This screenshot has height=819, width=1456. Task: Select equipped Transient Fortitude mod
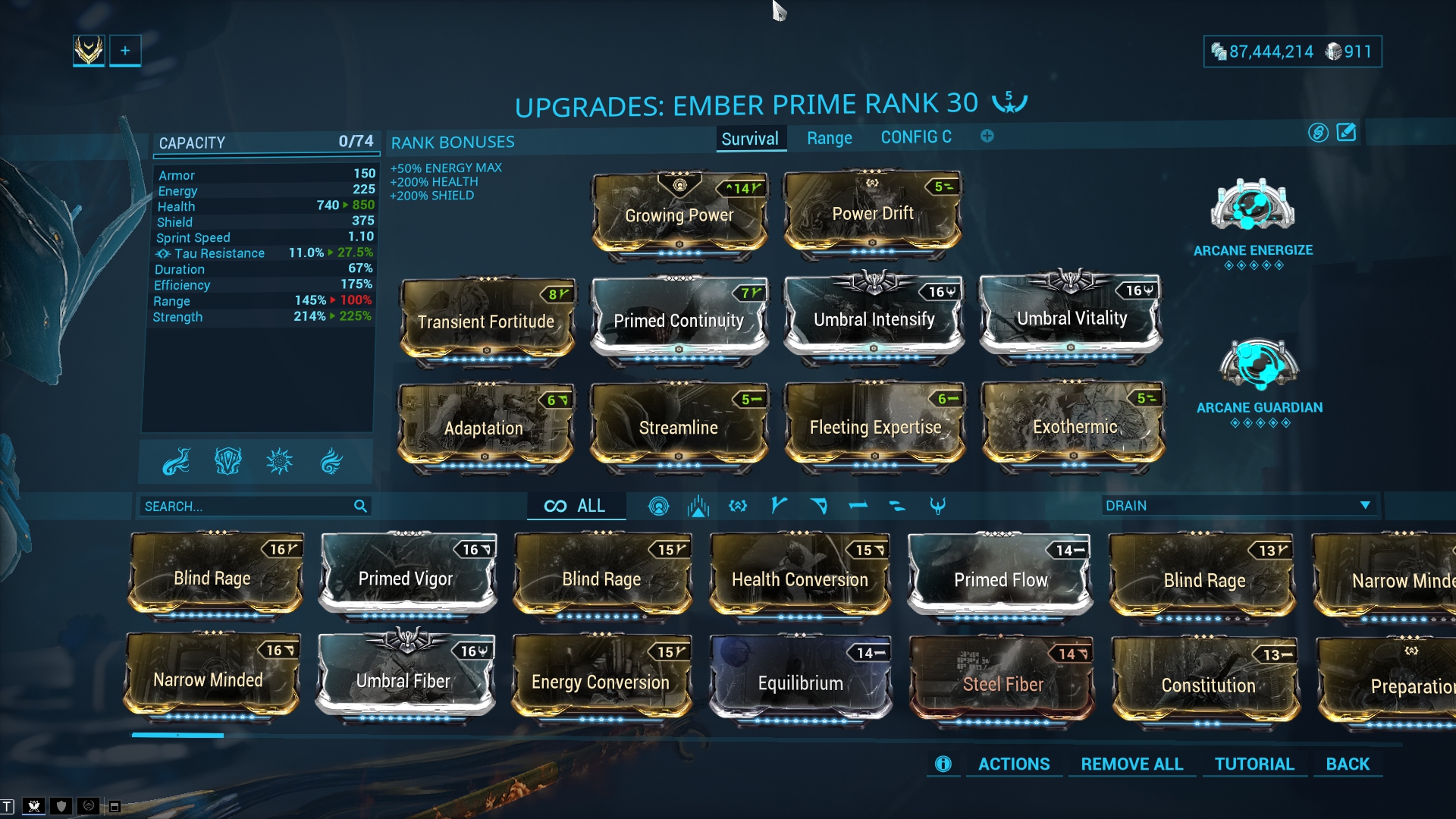click(486, 322)
